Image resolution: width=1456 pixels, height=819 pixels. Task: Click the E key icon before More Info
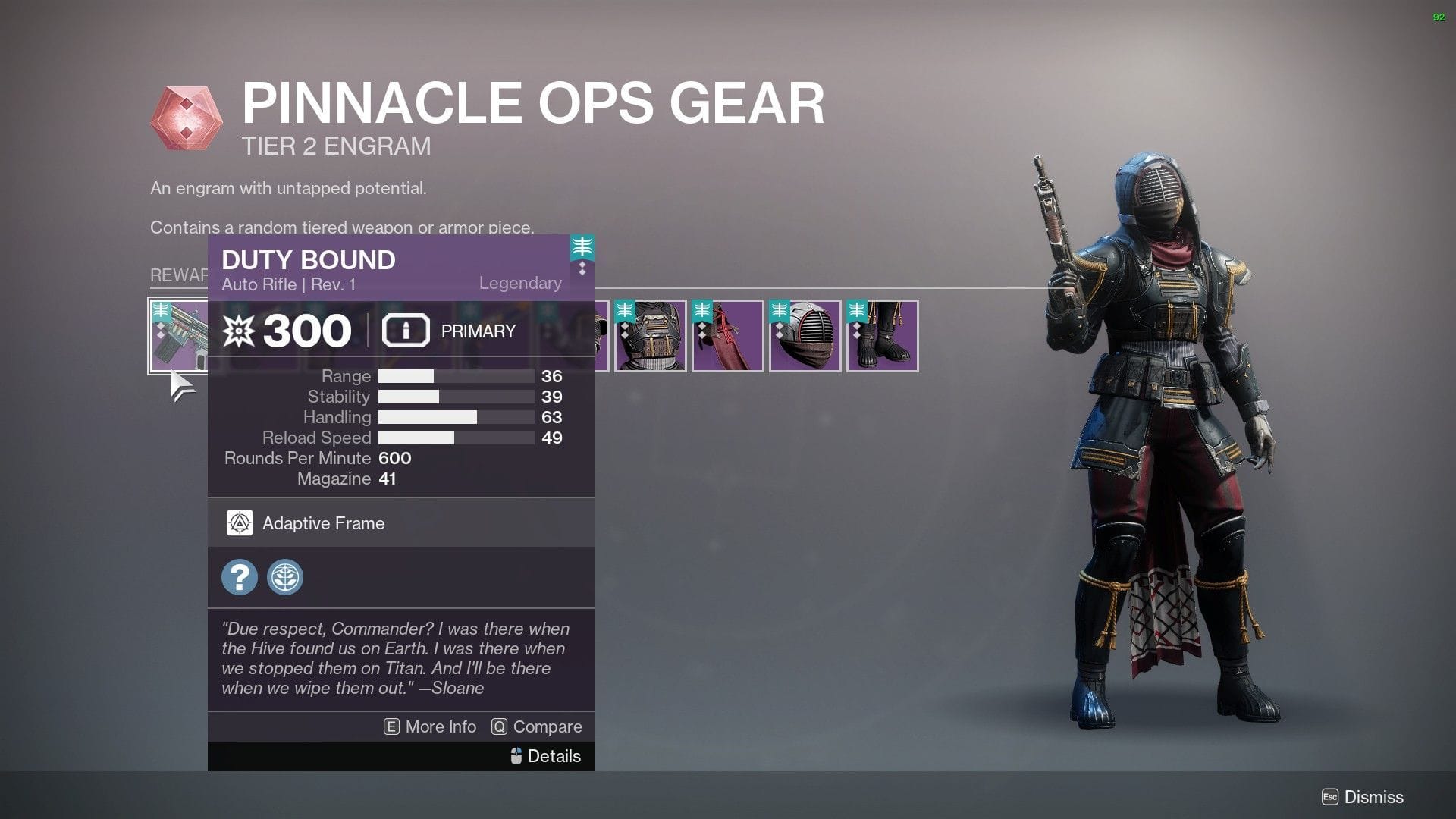390,726
